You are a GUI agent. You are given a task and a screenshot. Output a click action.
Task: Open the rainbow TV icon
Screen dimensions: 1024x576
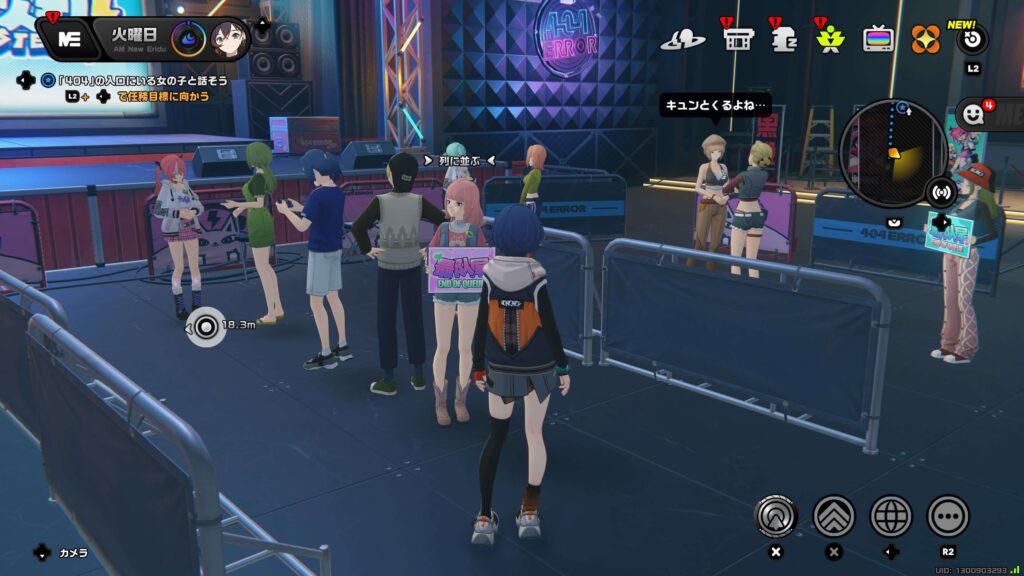coord(879,39)
